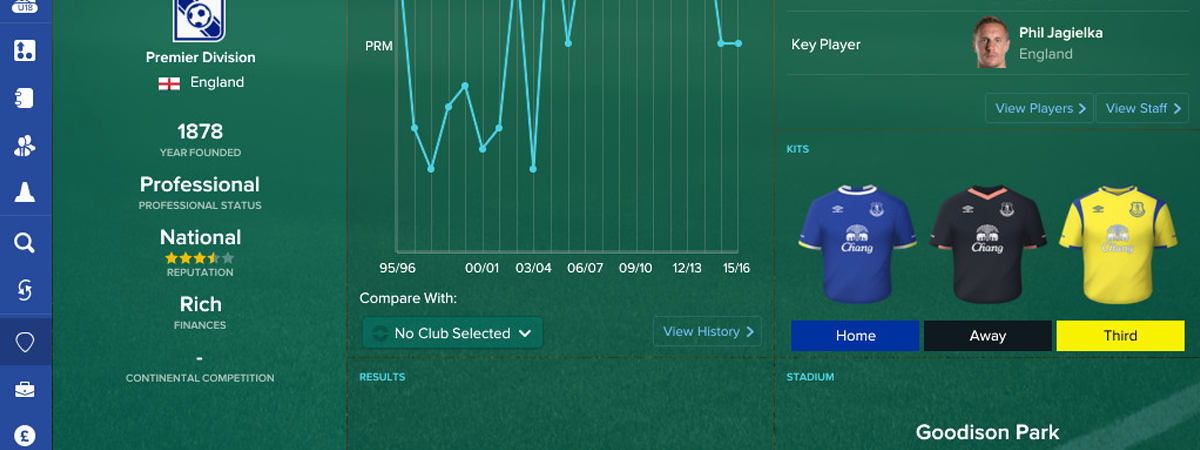The image size is (1200, 450).
Task: Click the View History button
Action: coord(708,332)
